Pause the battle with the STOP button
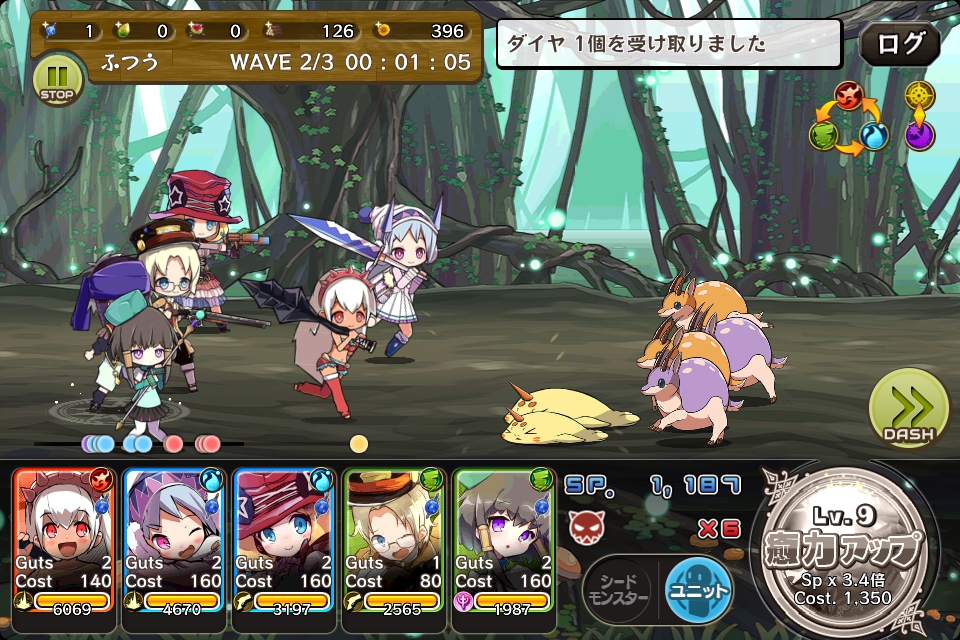Screen dimensions: 960x640 57,79
